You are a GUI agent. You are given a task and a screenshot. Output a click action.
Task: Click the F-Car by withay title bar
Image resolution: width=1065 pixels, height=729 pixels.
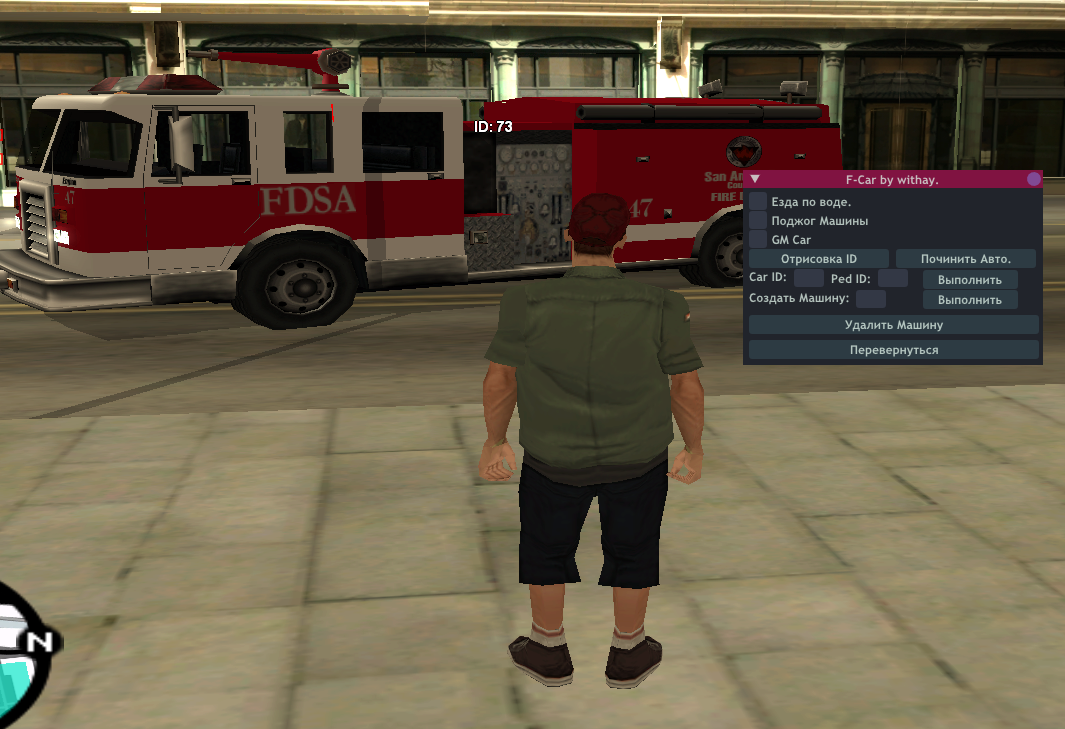[x=892, y=180]
